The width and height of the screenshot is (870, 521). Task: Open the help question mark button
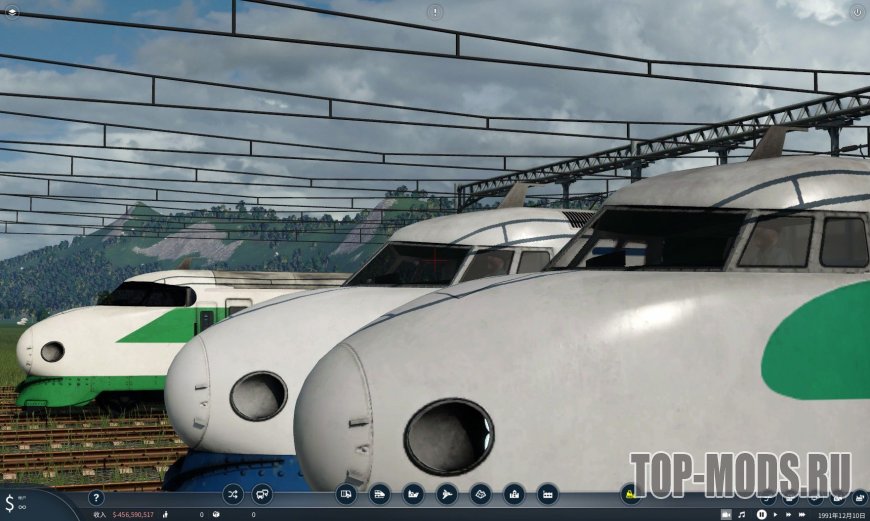point(96,497)
